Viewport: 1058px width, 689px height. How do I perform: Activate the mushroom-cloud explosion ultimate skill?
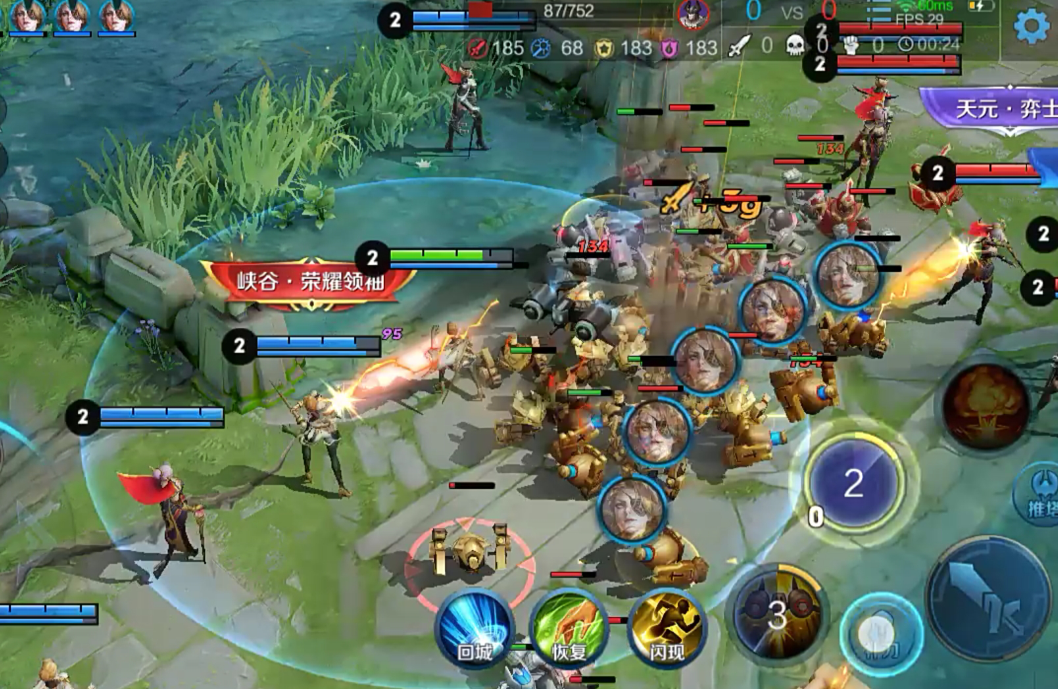985,406
